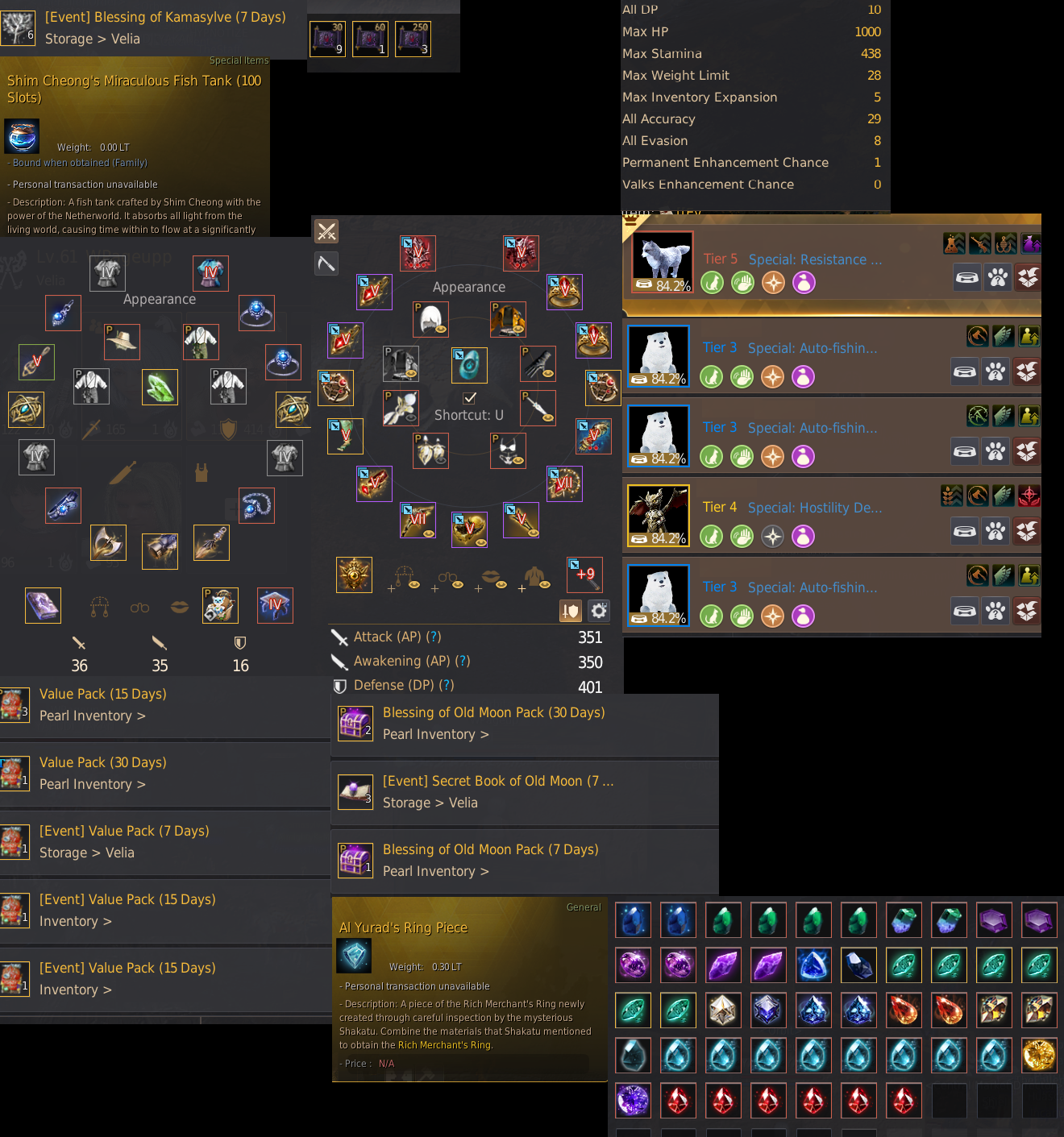Click the red pet exchange box icon on Tier 4 pet
The height and width of the screenshot is (1137, 1064).
[x=1027, y=531]
